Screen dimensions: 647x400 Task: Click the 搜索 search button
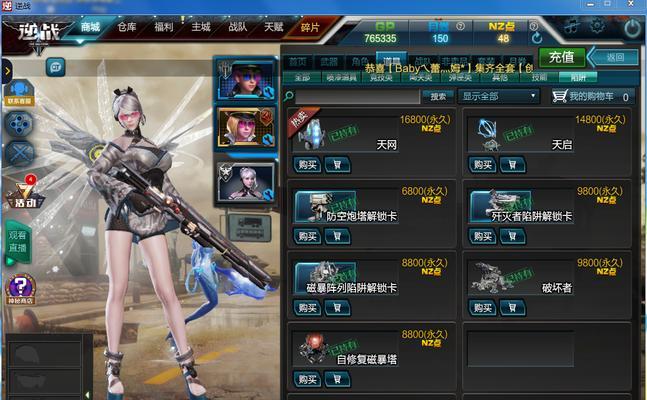(437, 97)
